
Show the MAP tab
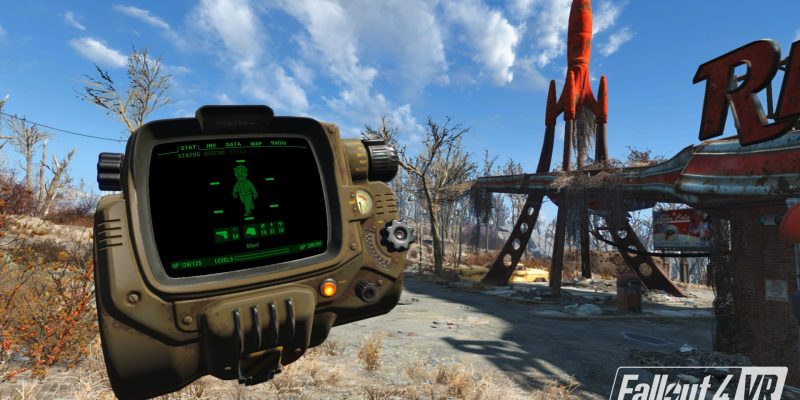click(256, 144)
